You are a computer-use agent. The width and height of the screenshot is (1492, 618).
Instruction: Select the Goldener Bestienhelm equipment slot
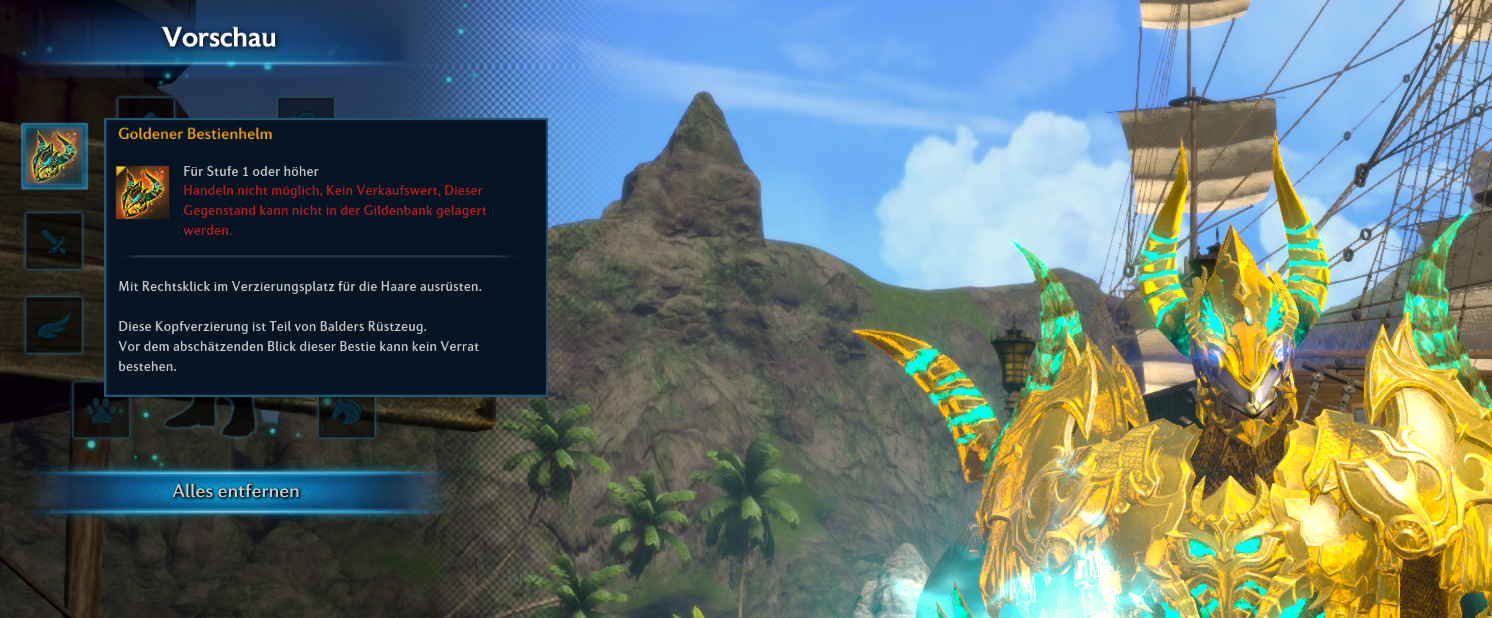(54, 156)
